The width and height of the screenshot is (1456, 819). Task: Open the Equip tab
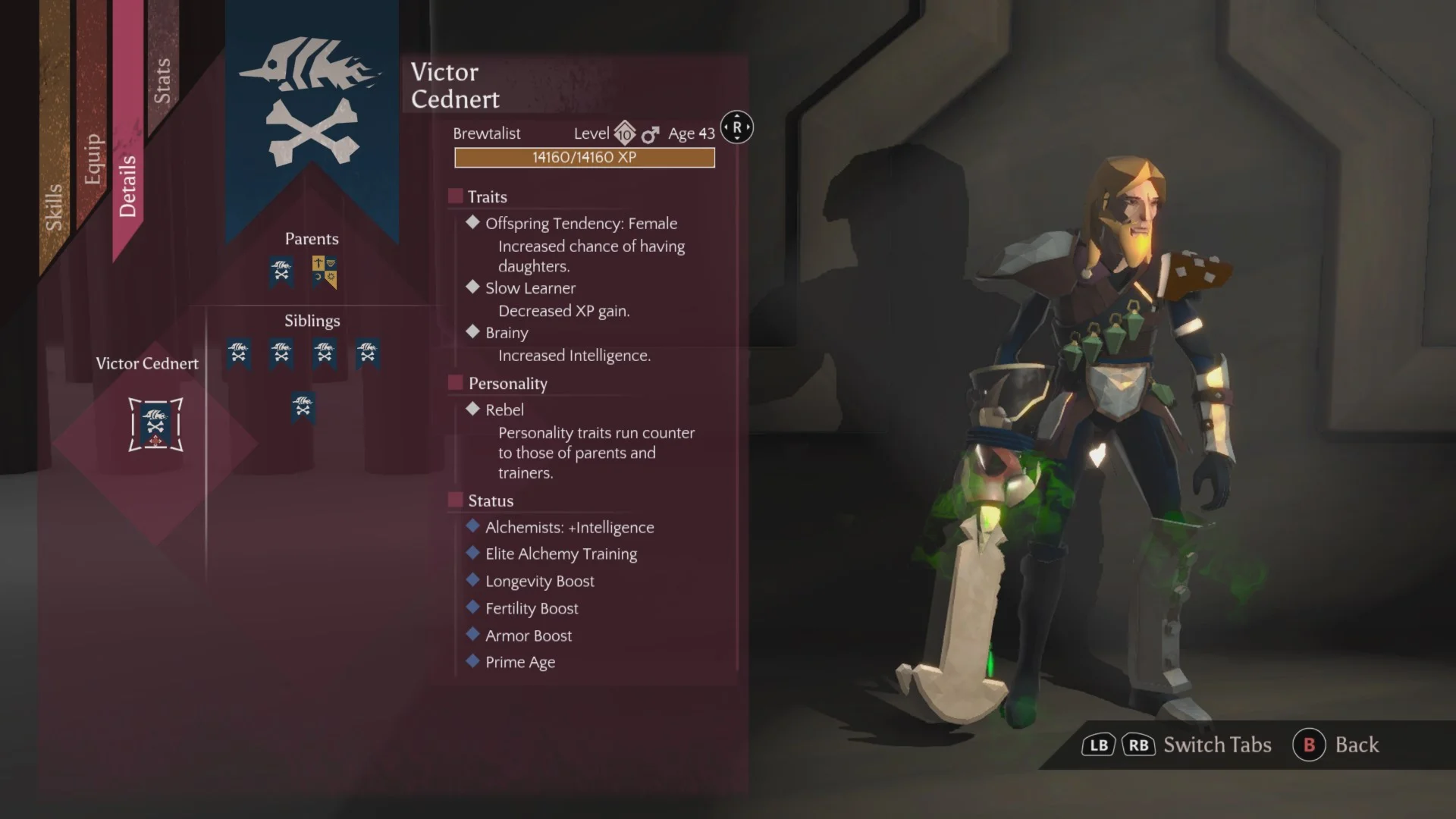93,158
